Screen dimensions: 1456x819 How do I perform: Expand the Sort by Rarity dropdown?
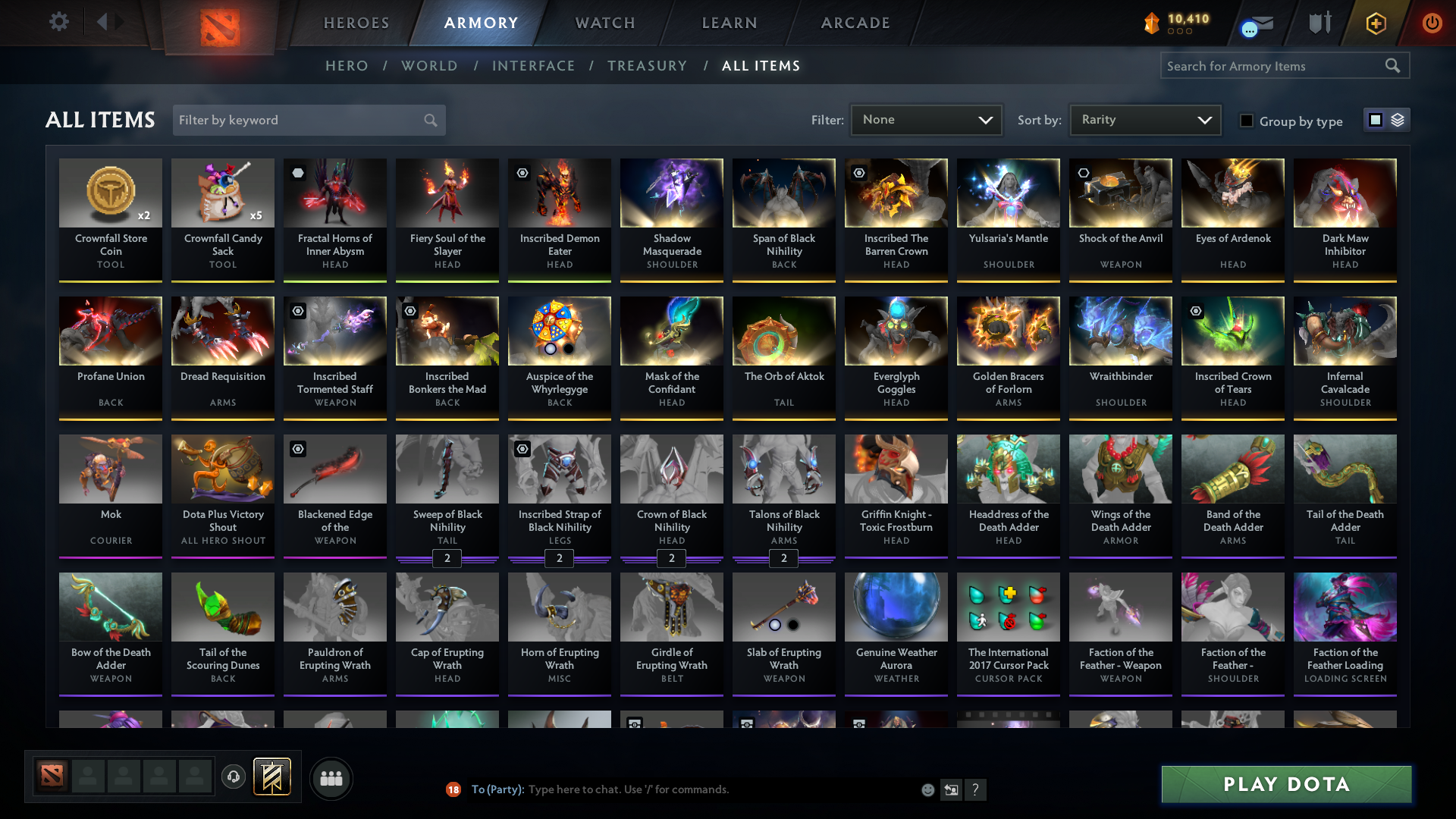1144,119
